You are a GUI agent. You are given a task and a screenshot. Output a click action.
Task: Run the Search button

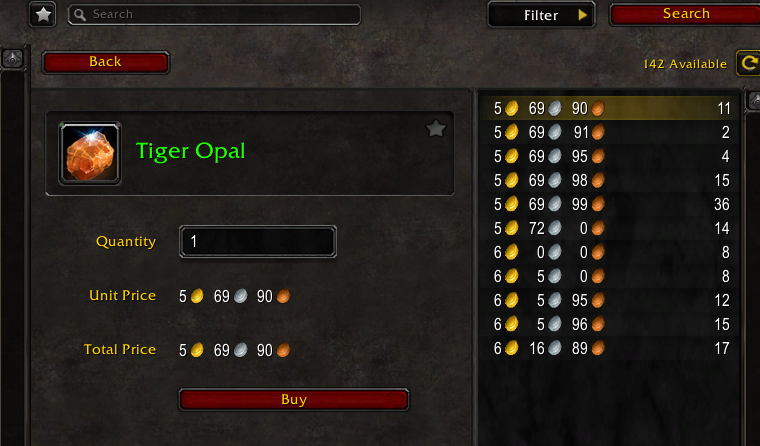click(685, 14)
